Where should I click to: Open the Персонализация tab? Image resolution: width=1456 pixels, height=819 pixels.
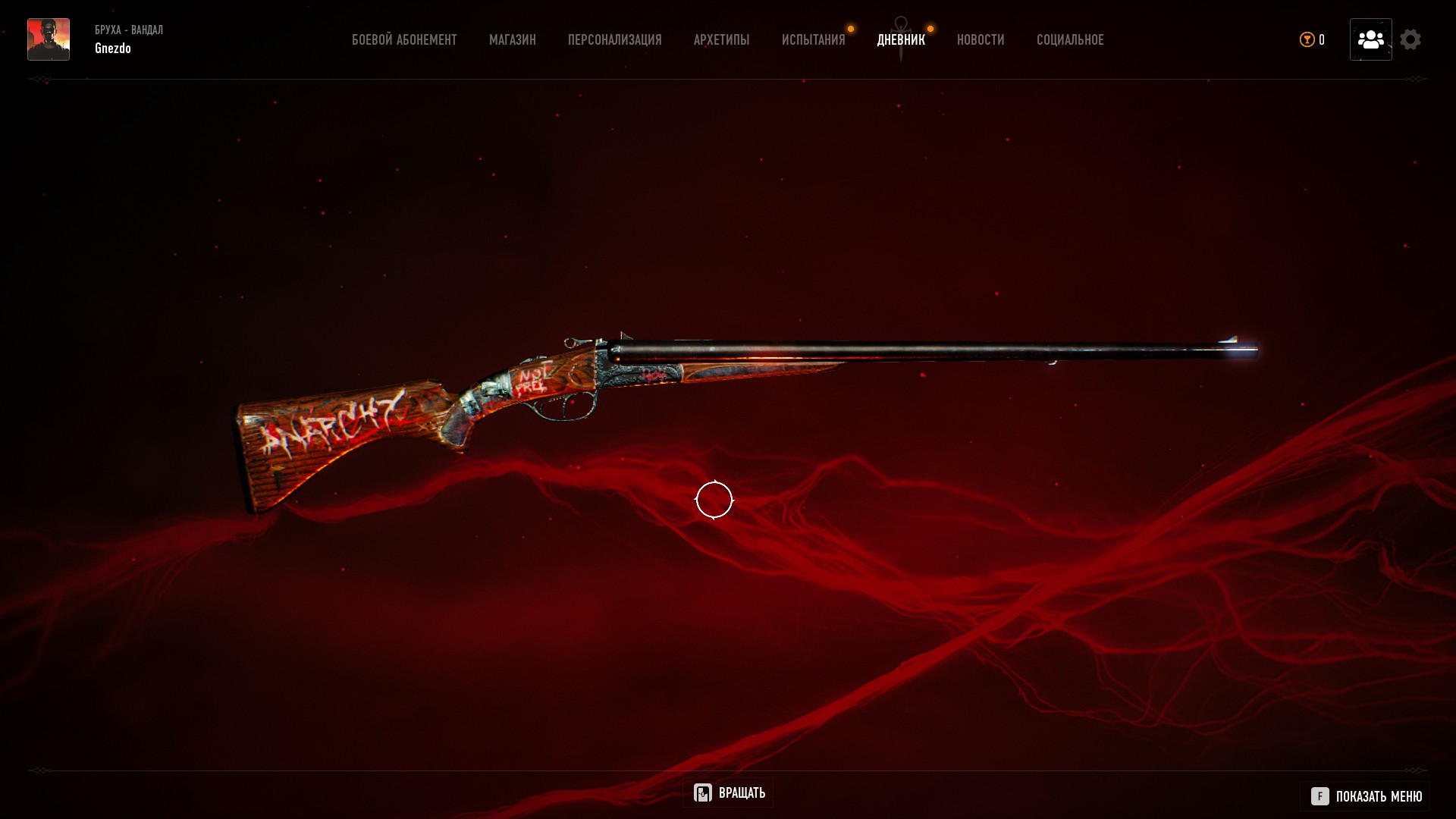coord(614,40)
